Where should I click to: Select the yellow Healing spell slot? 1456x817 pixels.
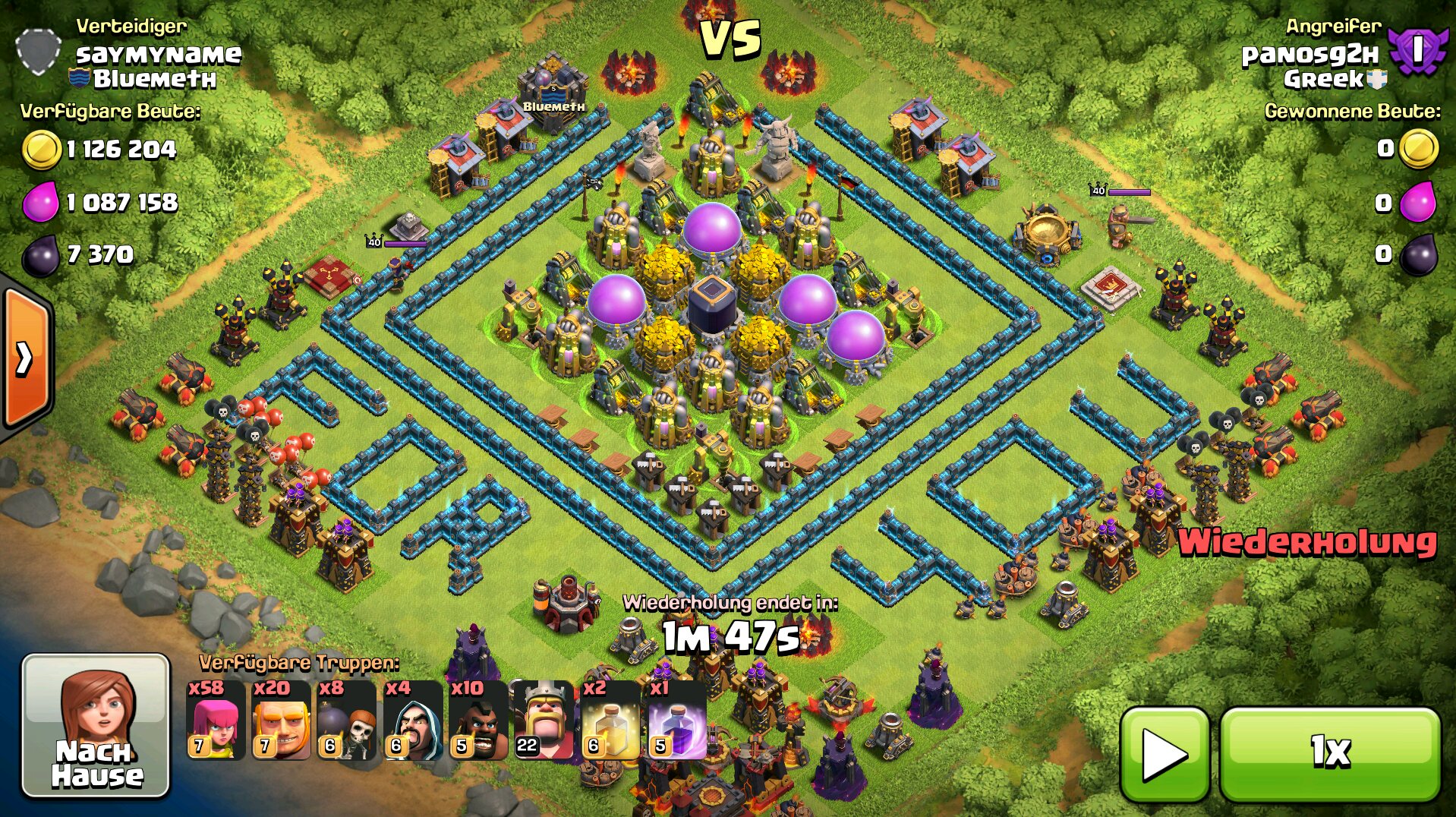pos(610,721)
